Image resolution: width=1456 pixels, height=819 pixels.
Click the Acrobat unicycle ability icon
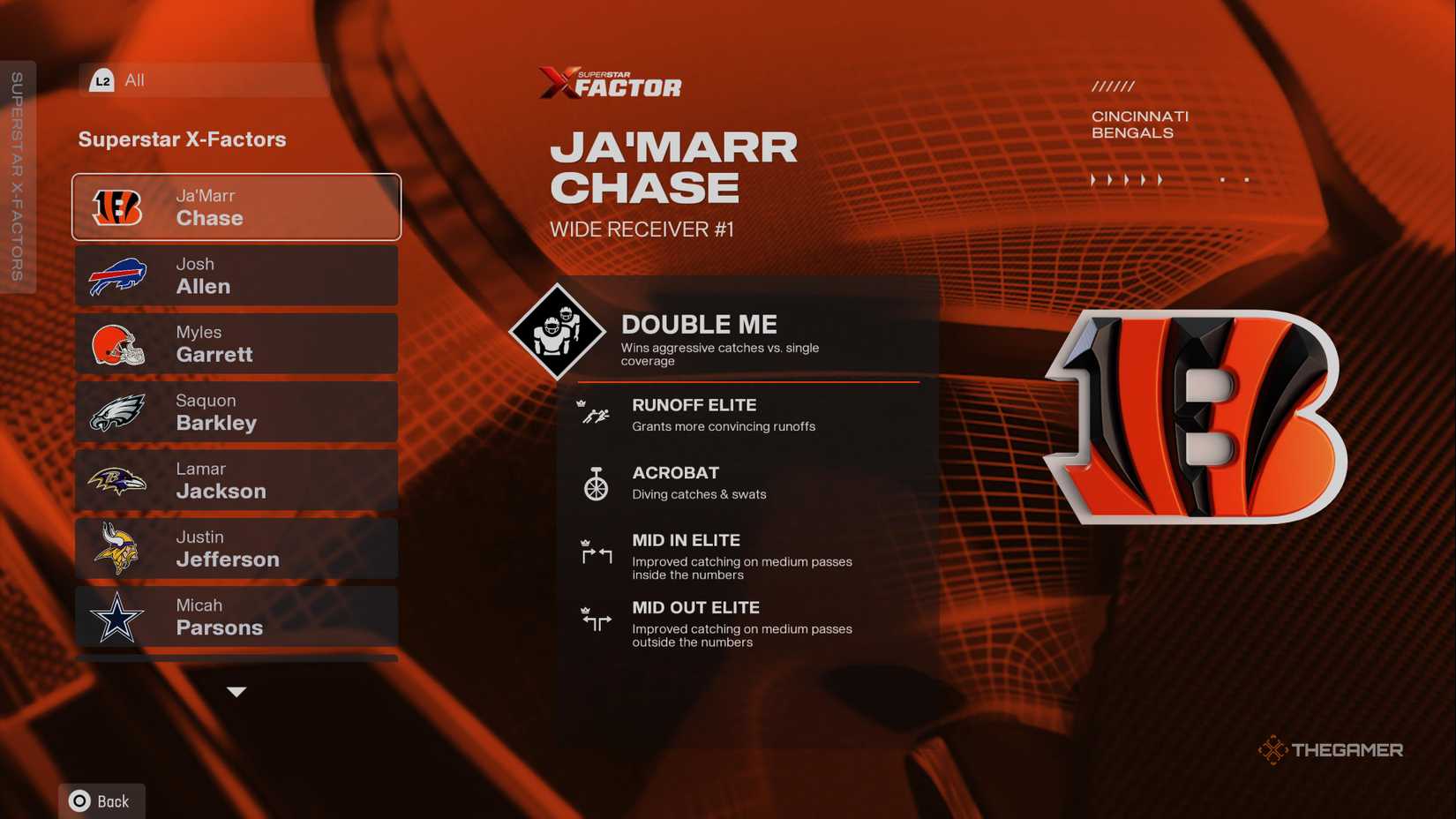coord(596,484)
